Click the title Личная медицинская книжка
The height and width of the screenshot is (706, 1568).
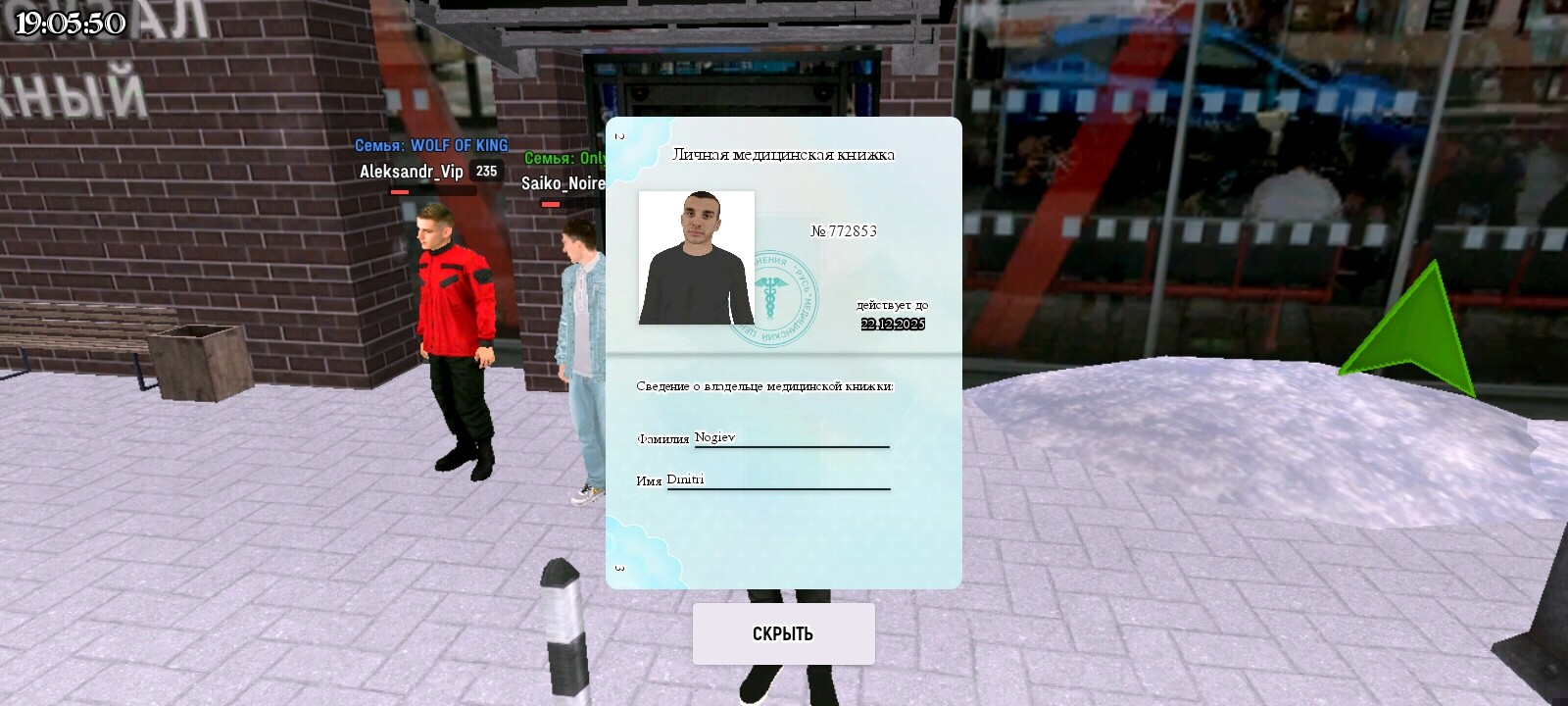[784, 154]
